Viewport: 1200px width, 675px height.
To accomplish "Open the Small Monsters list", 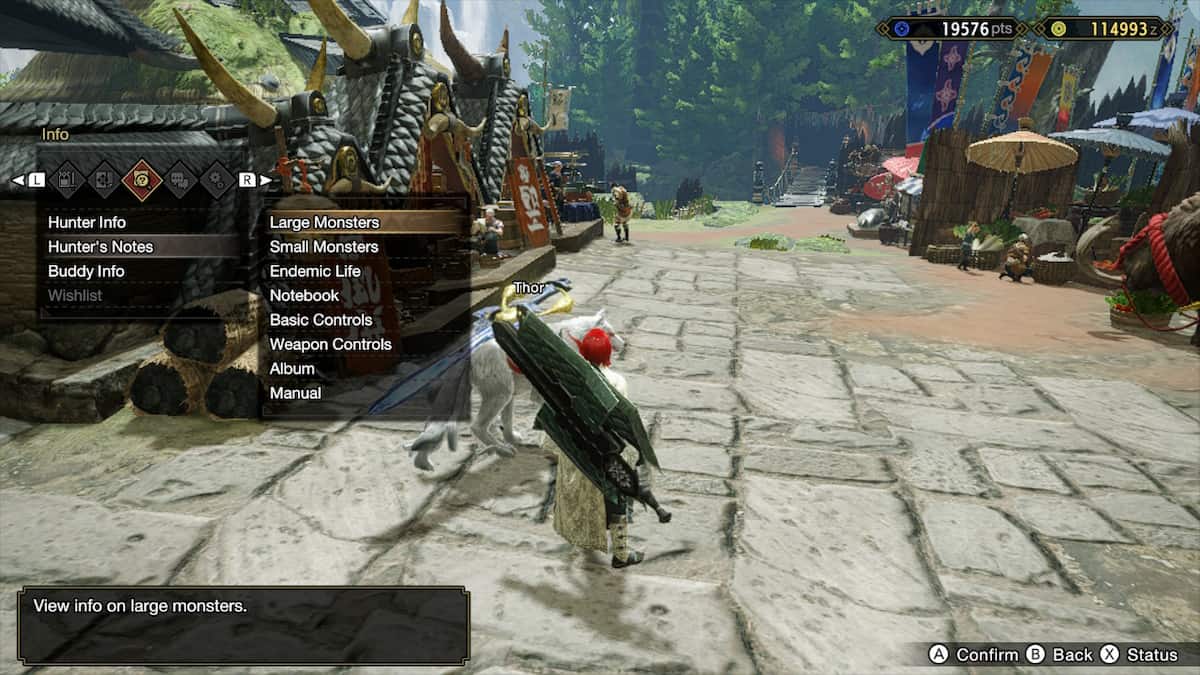I will pos(324,246).
